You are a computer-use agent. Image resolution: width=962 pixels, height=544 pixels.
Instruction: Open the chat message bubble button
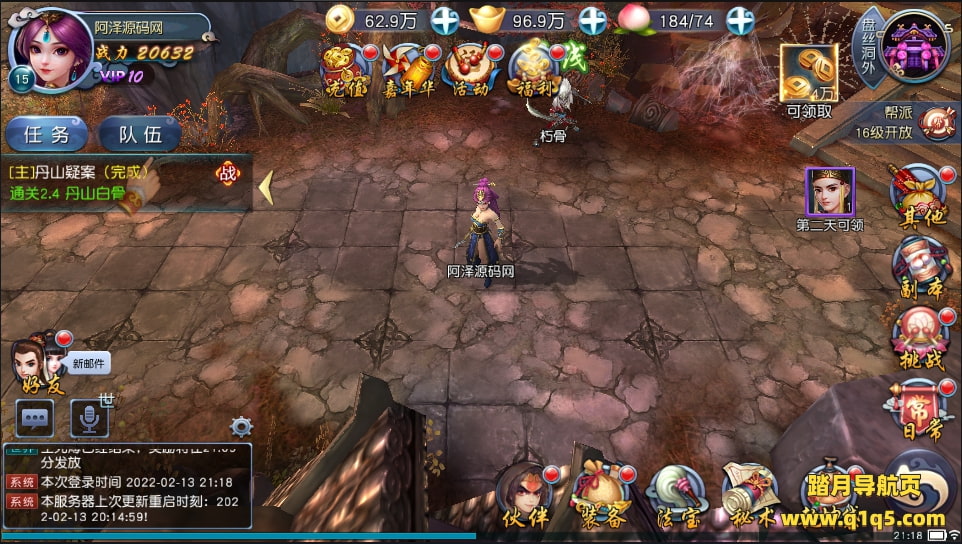pos(36,418)
